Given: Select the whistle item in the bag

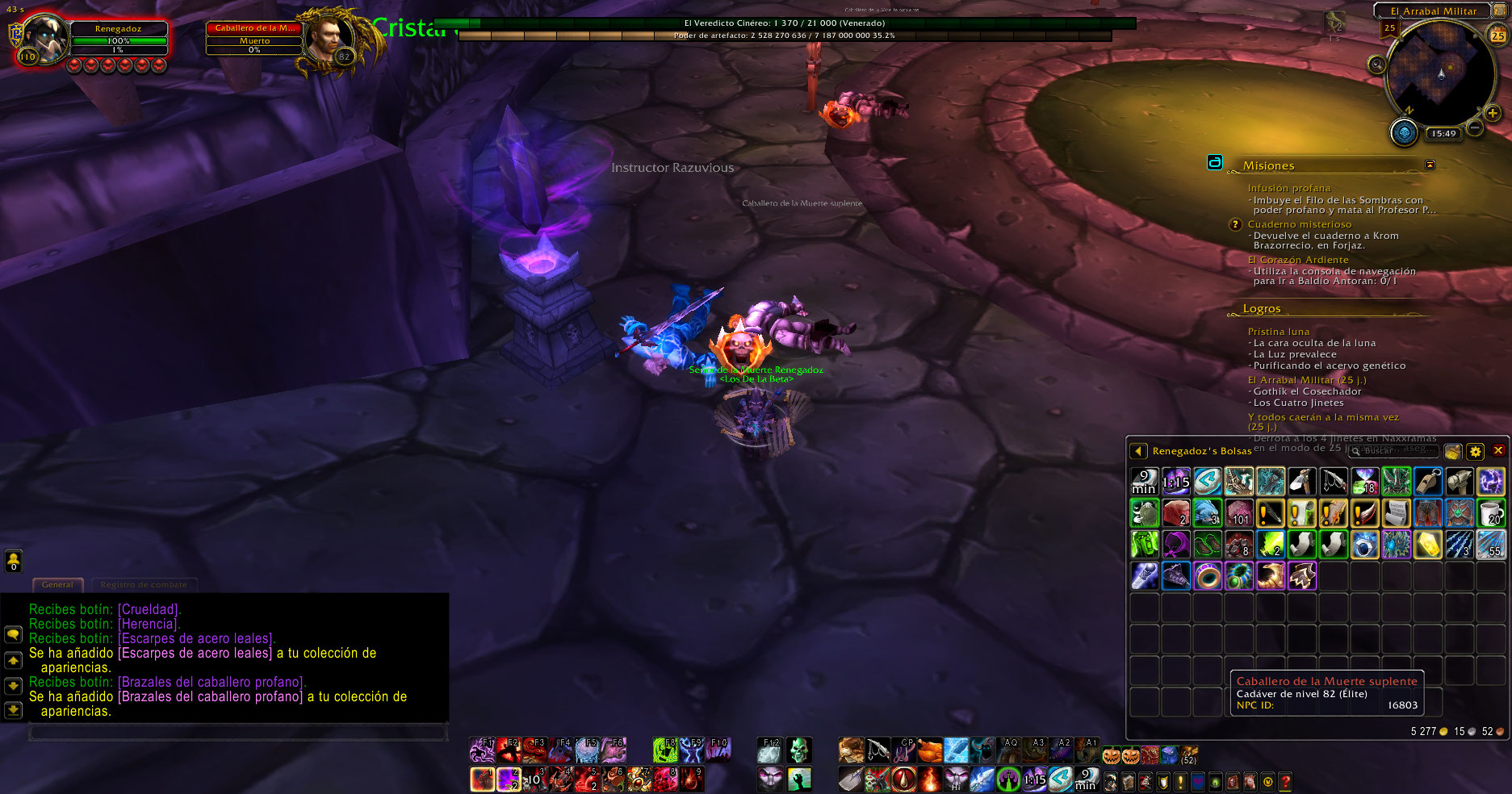Looking at the screenshot, I should (x=1428, y=481).
